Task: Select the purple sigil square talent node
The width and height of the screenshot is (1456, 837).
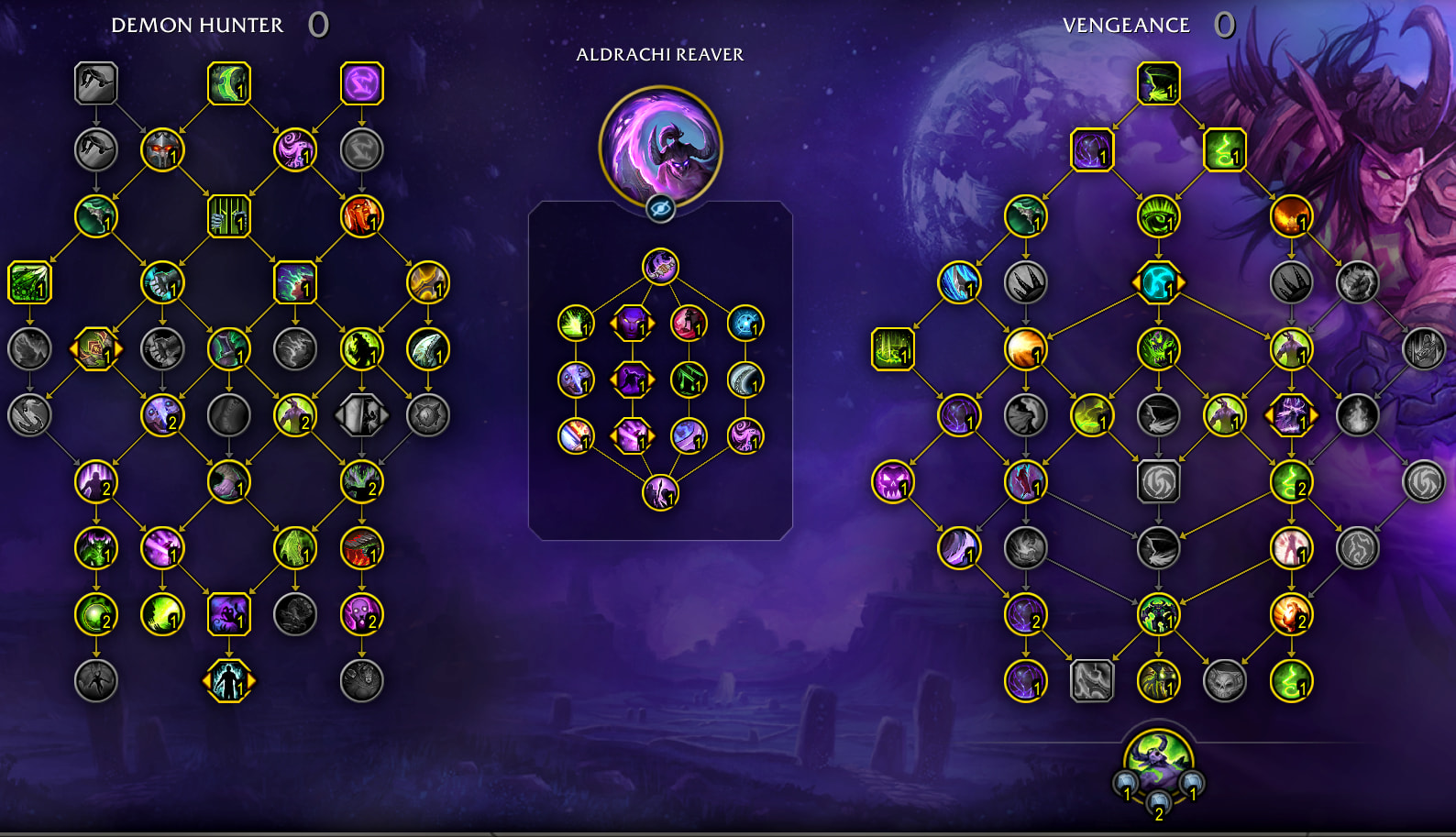Action: 361,84
